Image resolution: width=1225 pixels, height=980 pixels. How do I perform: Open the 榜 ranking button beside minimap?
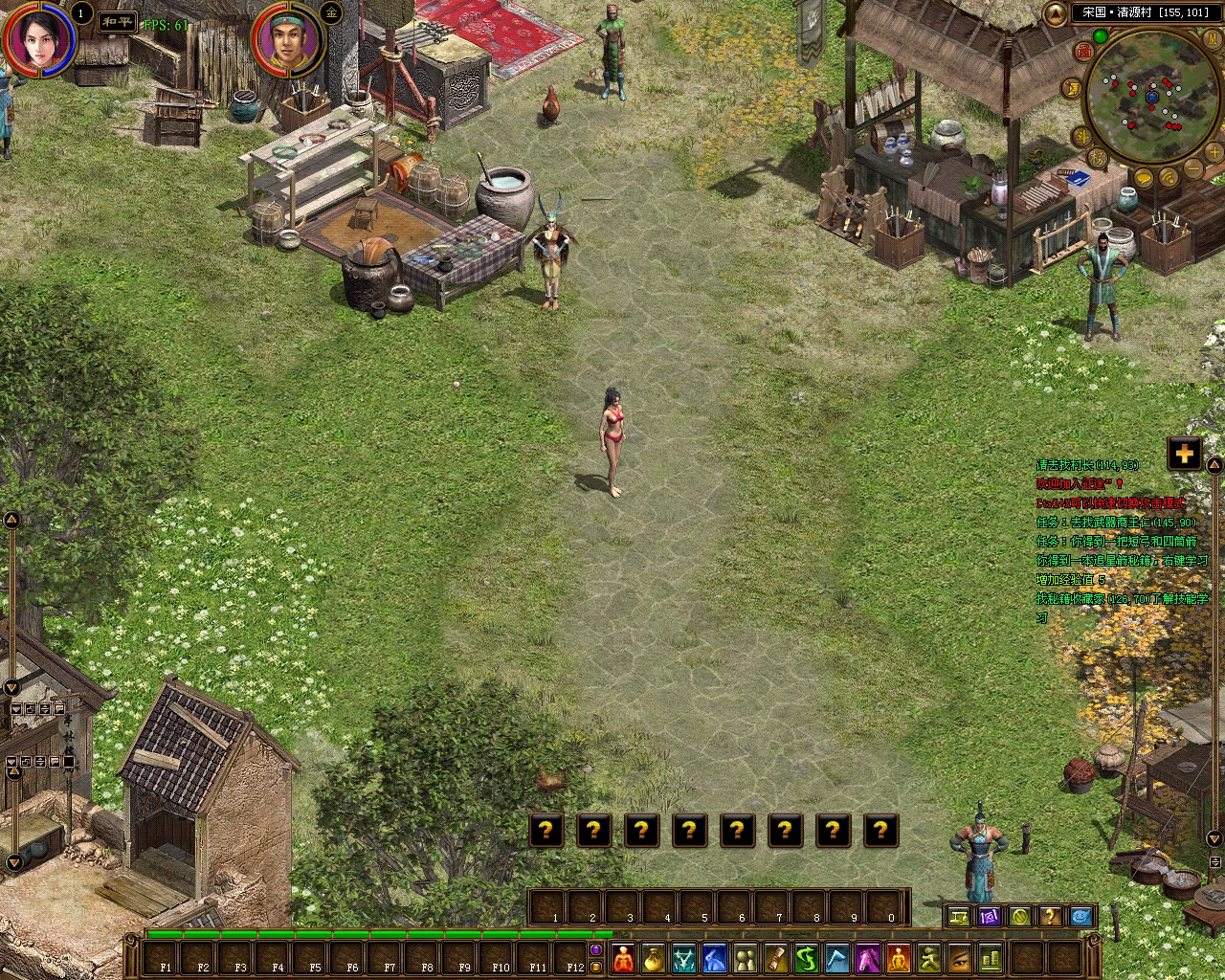coord(1098,158)
